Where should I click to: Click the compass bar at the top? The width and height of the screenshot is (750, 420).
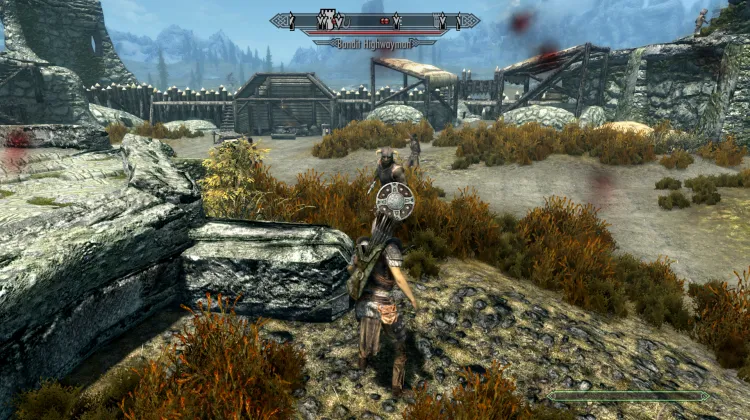click(x=375, y=20)
